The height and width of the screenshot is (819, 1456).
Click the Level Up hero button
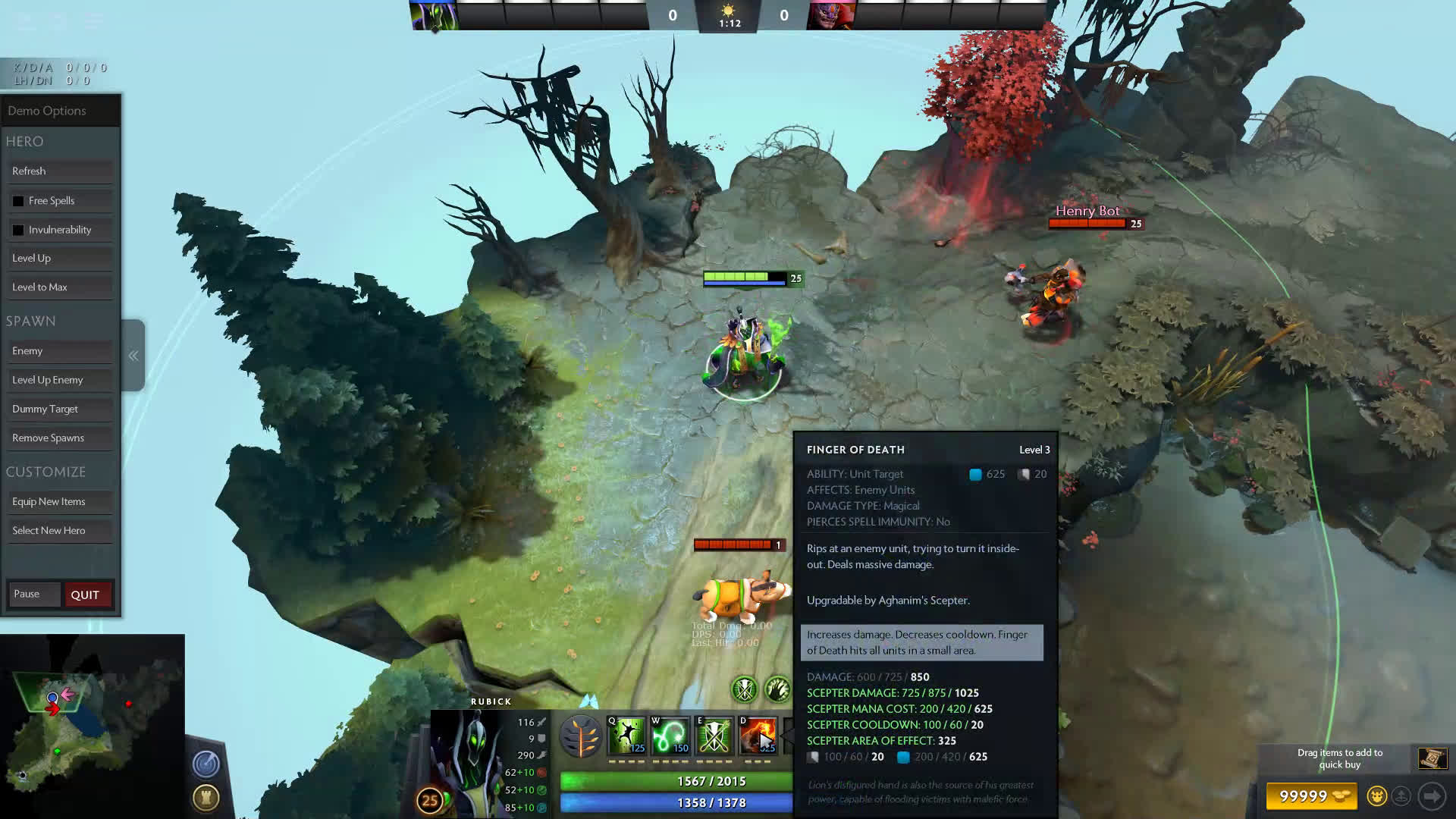[61, 259]
